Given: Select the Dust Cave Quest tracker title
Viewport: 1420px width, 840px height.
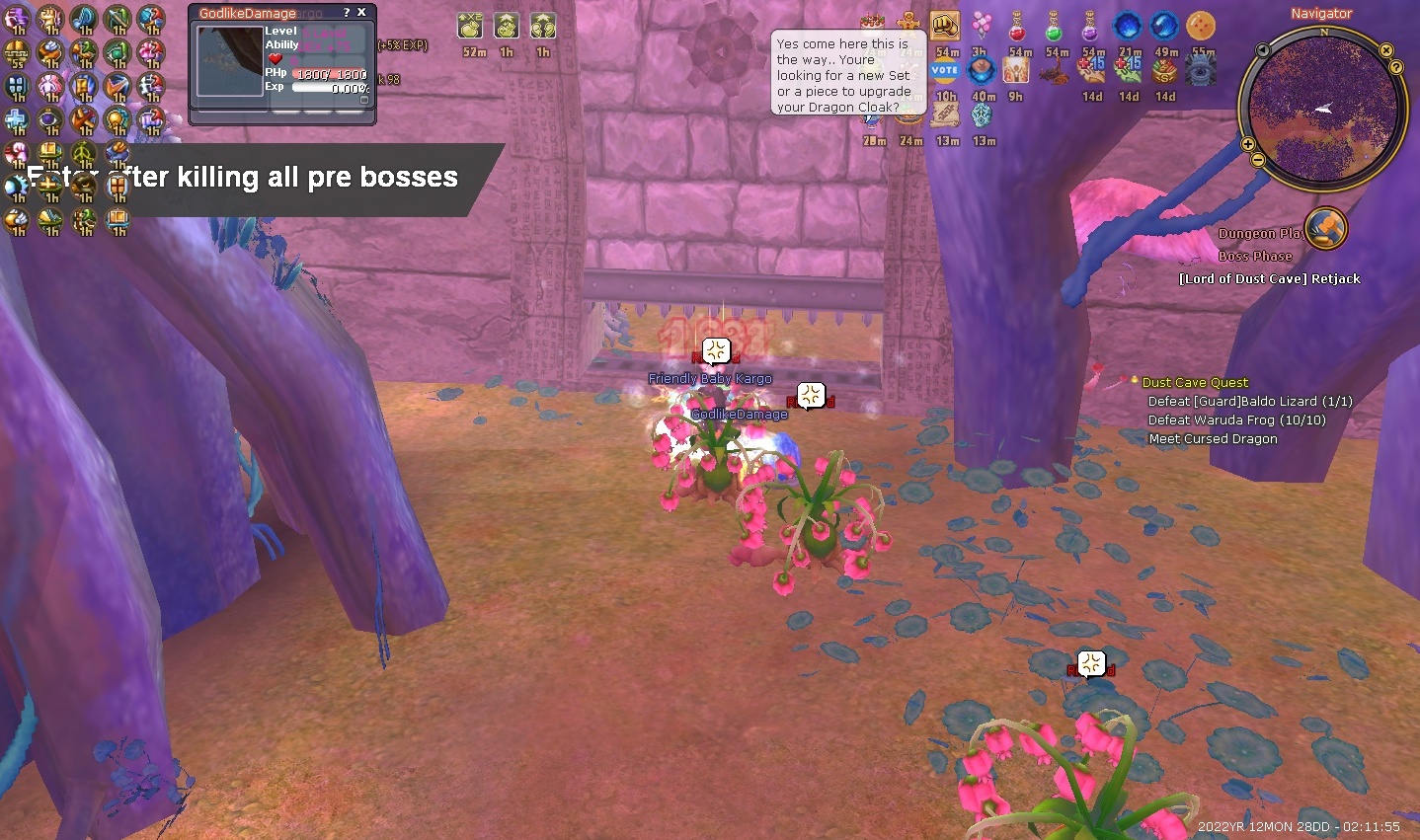Looking at the screenshot, I should 1195,382.
